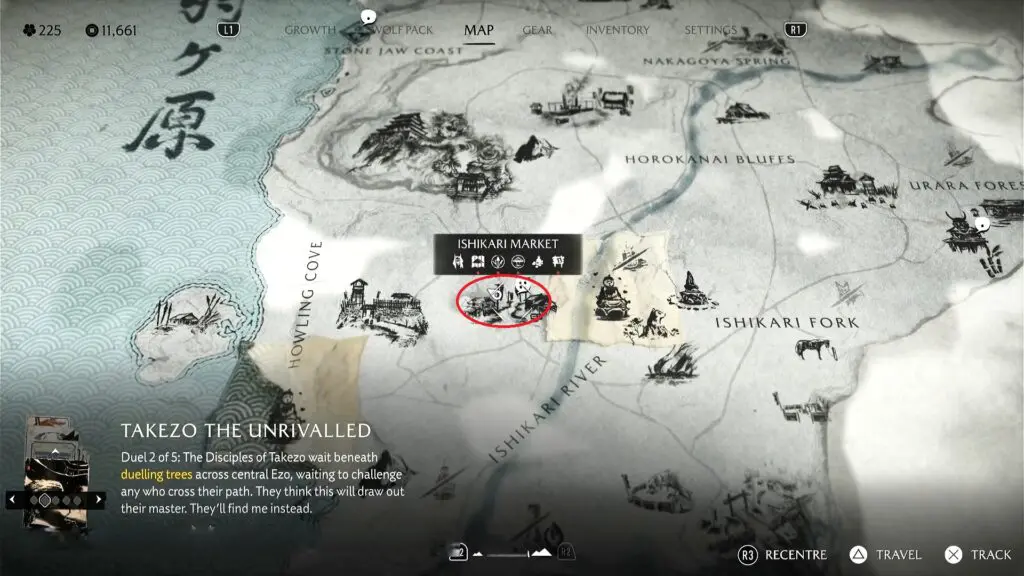Choose the Travel option
1024x576 pixels.
click(888, 555)
